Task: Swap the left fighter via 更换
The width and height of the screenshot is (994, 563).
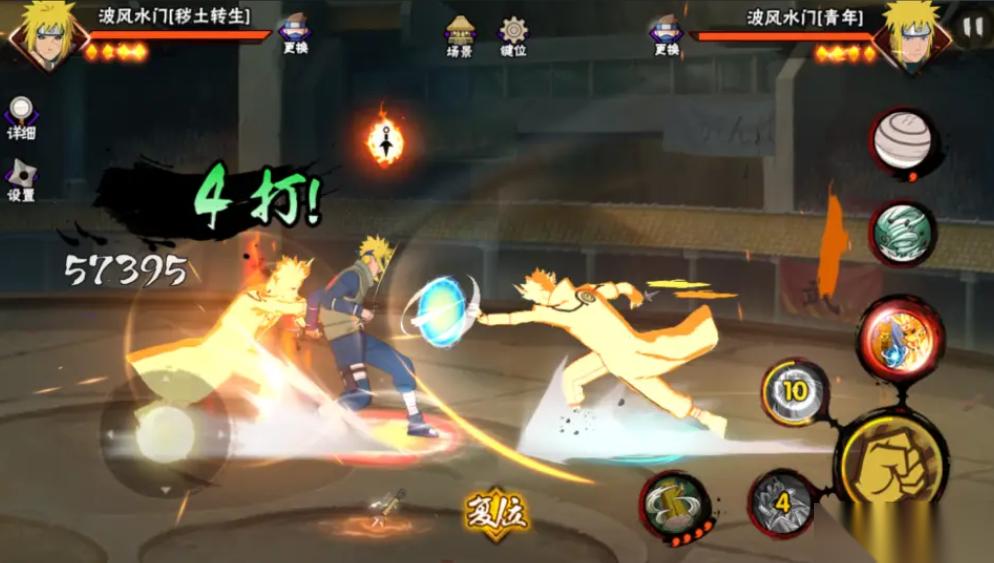Action: tap(294, 34)
